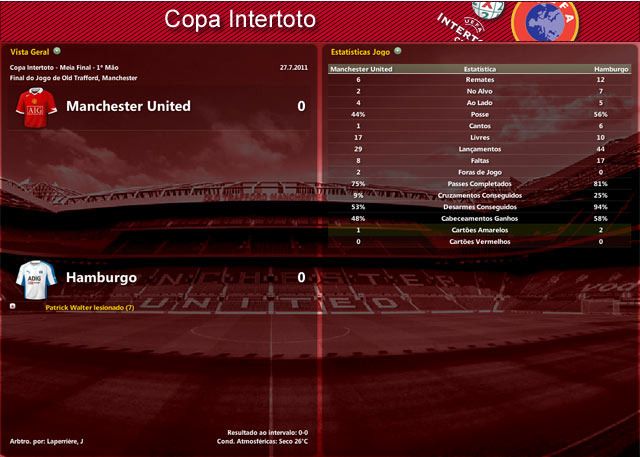Click the Manchester United stats column header

[x=361, y=70]
